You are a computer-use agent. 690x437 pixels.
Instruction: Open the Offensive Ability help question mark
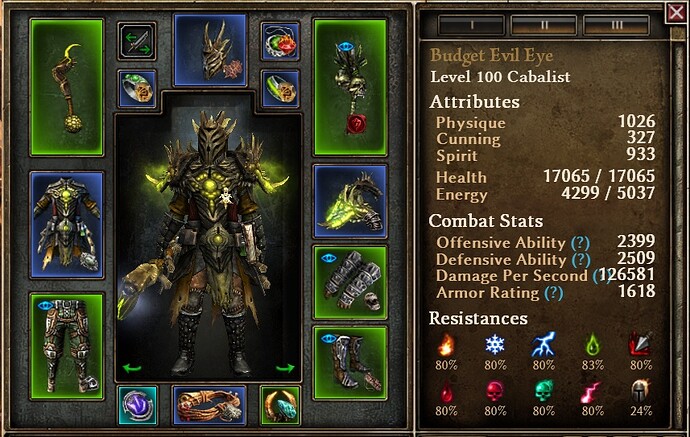(x=577, y=242)
